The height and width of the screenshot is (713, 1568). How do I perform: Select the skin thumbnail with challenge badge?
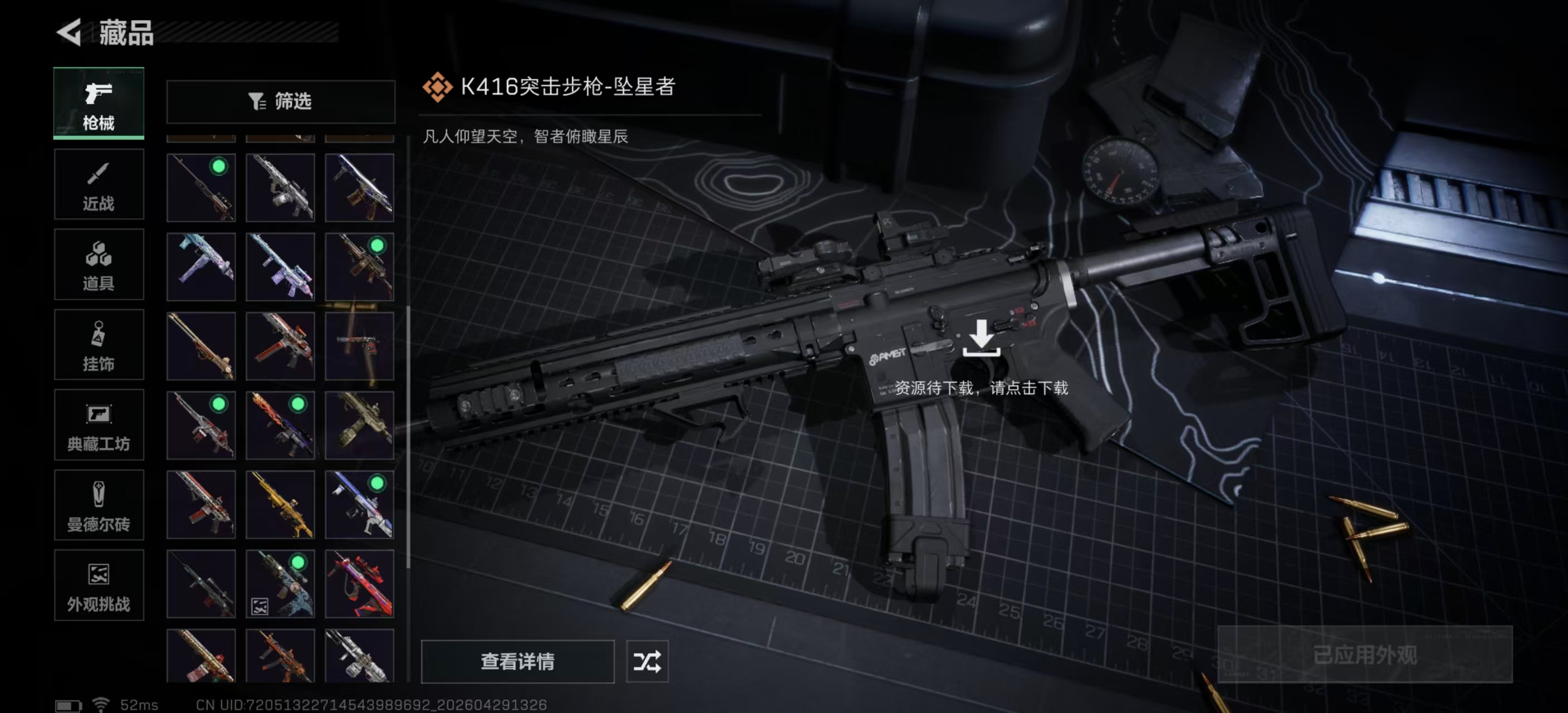(x=281, y=584)
